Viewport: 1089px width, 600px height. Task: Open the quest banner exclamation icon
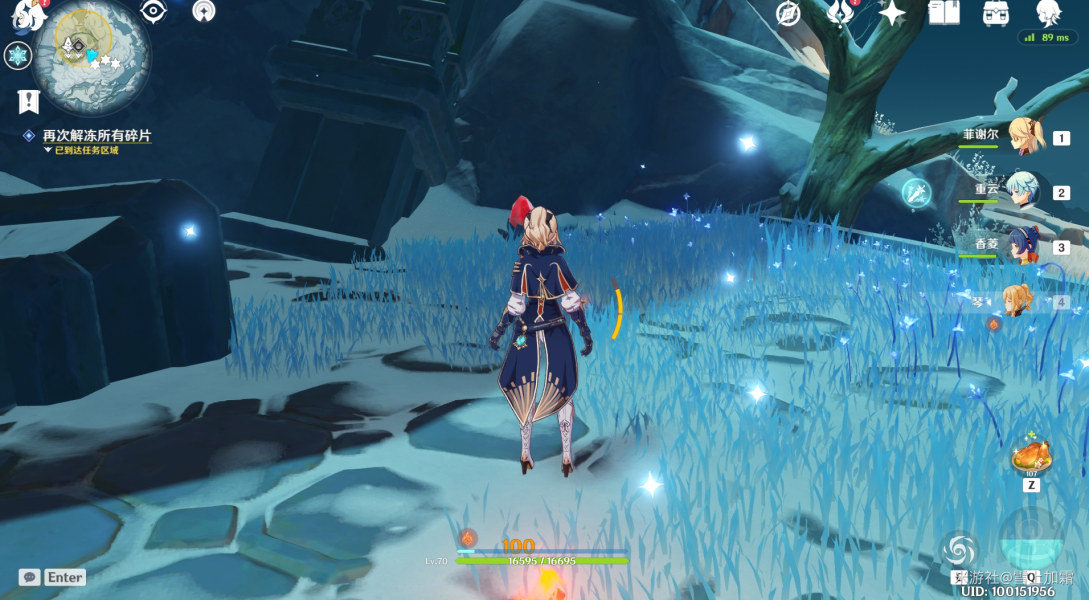(x=28, y=101)
